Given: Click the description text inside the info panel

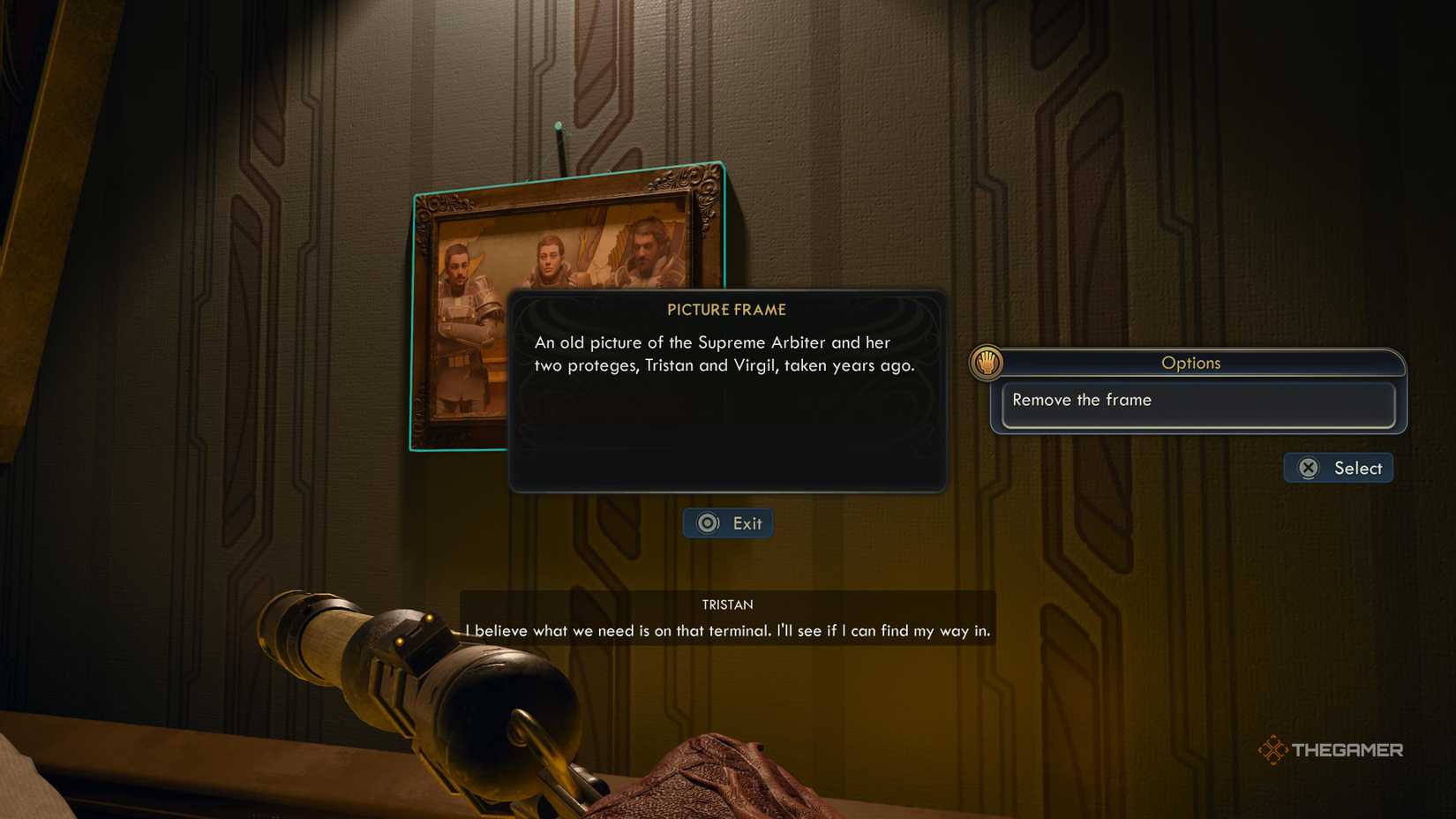Looking at the screenshot, I should 713,353.
